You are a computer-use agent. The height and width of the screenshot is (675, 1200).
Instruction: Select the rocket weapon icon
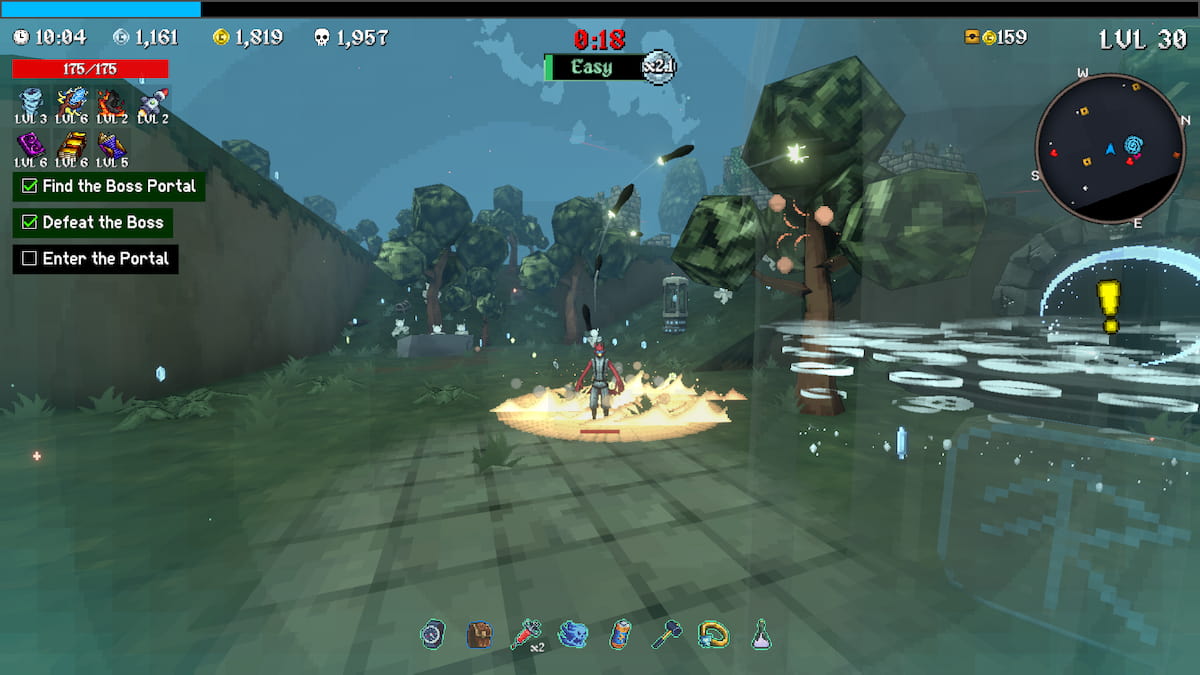point(152,101)
